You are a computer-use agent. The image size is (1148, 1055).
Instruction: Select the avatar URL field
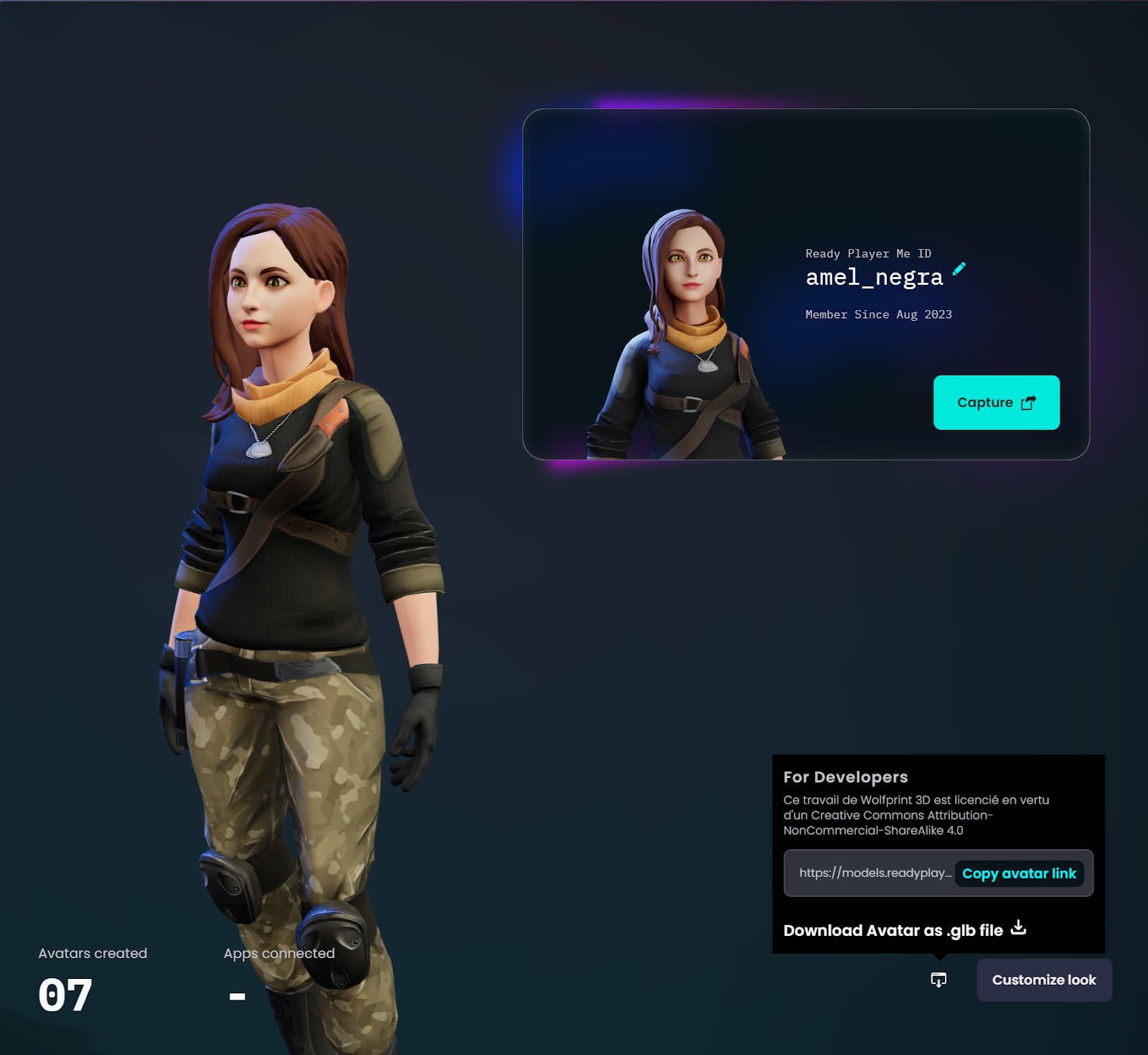(x=875, y=873)
